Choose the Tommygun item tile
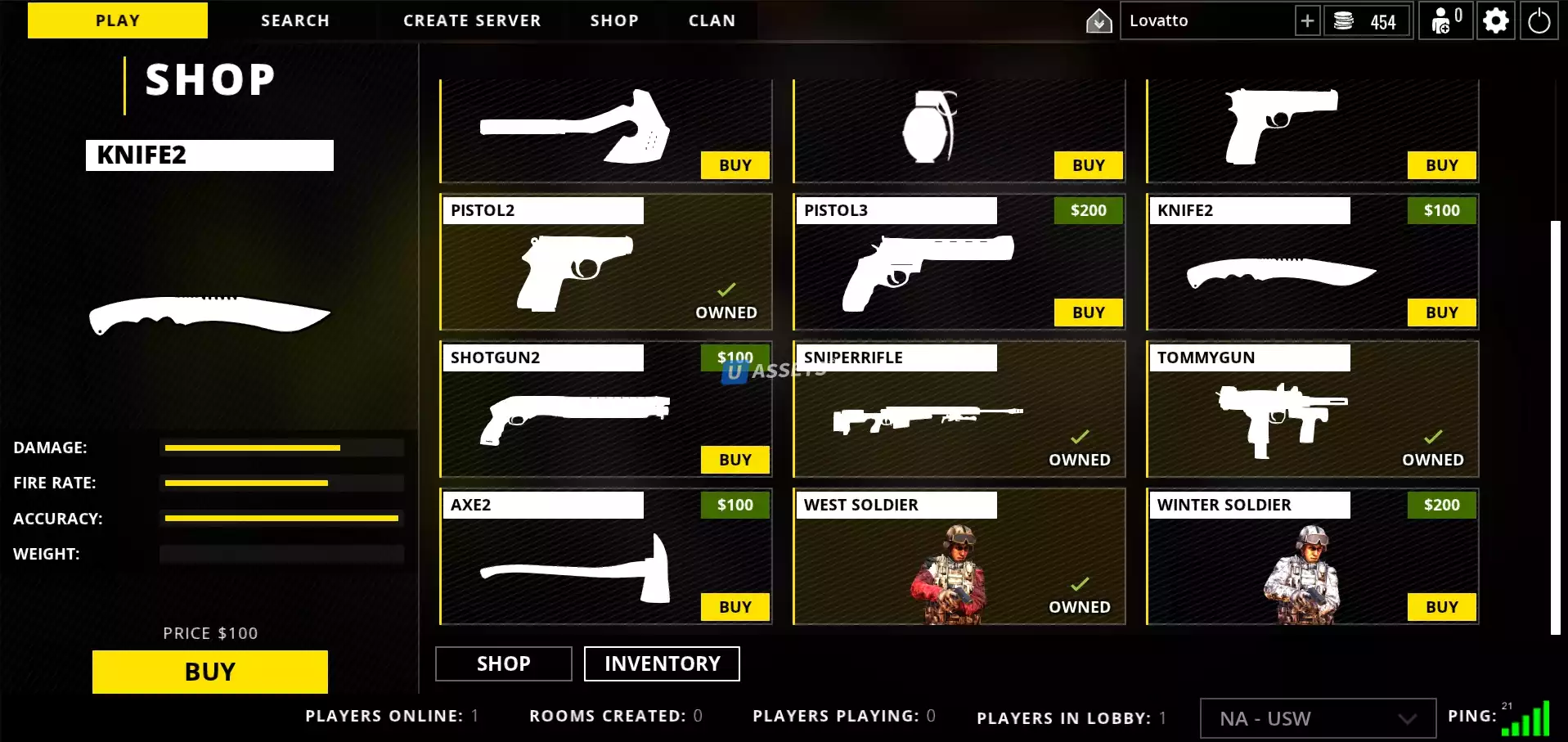 pyautogui.click(x=1312, y=417)
